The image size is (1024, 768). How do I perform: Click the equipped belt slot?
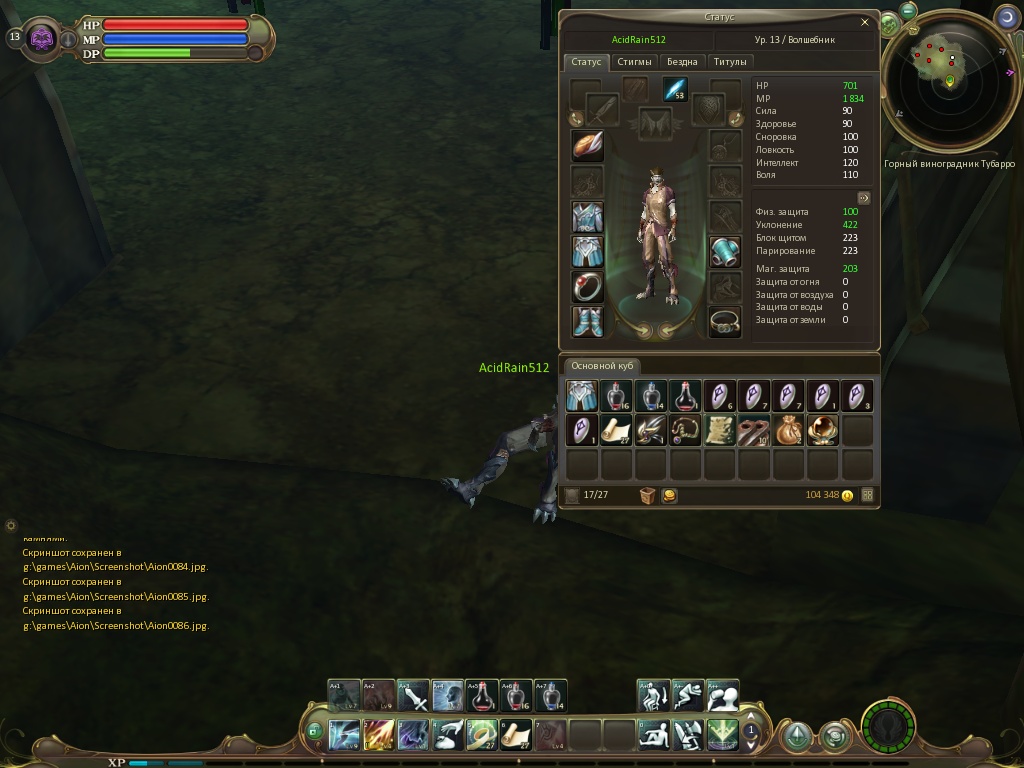(725, 322)
